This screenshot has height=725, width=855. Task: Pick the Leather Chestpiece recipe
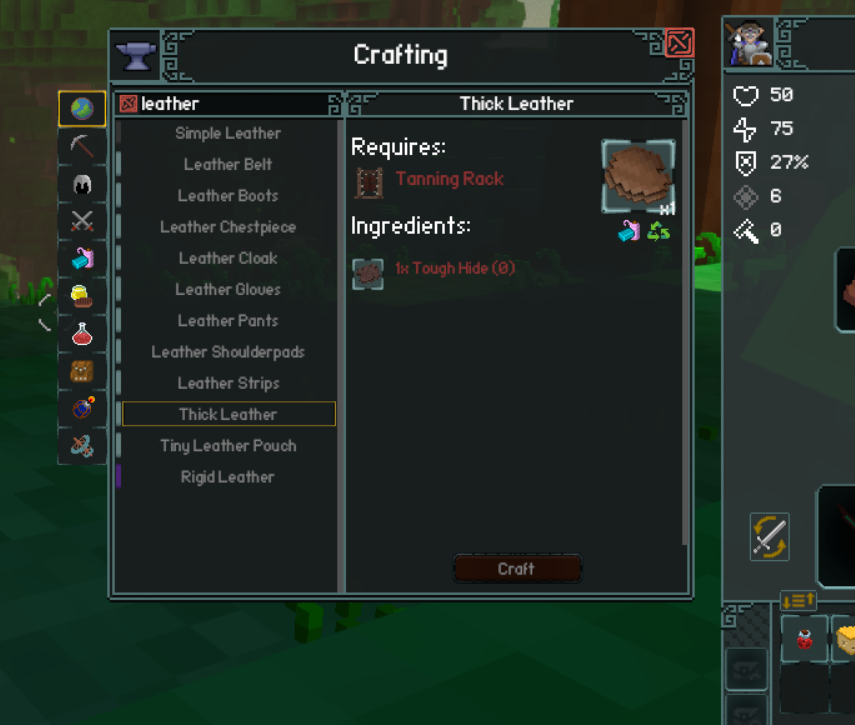tap(228, 227)
